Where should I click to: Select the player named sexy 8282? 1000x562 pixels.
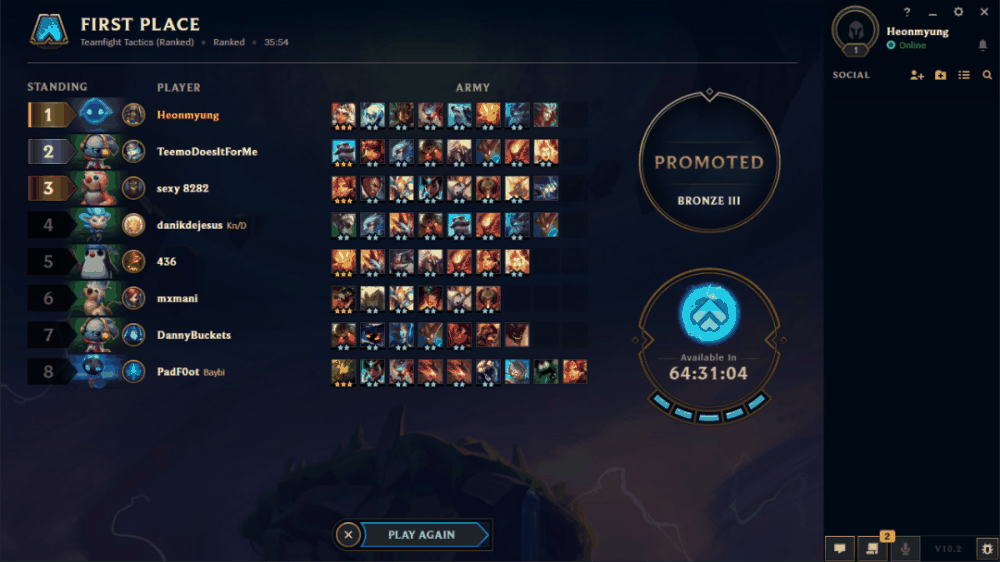coord(183,188)
